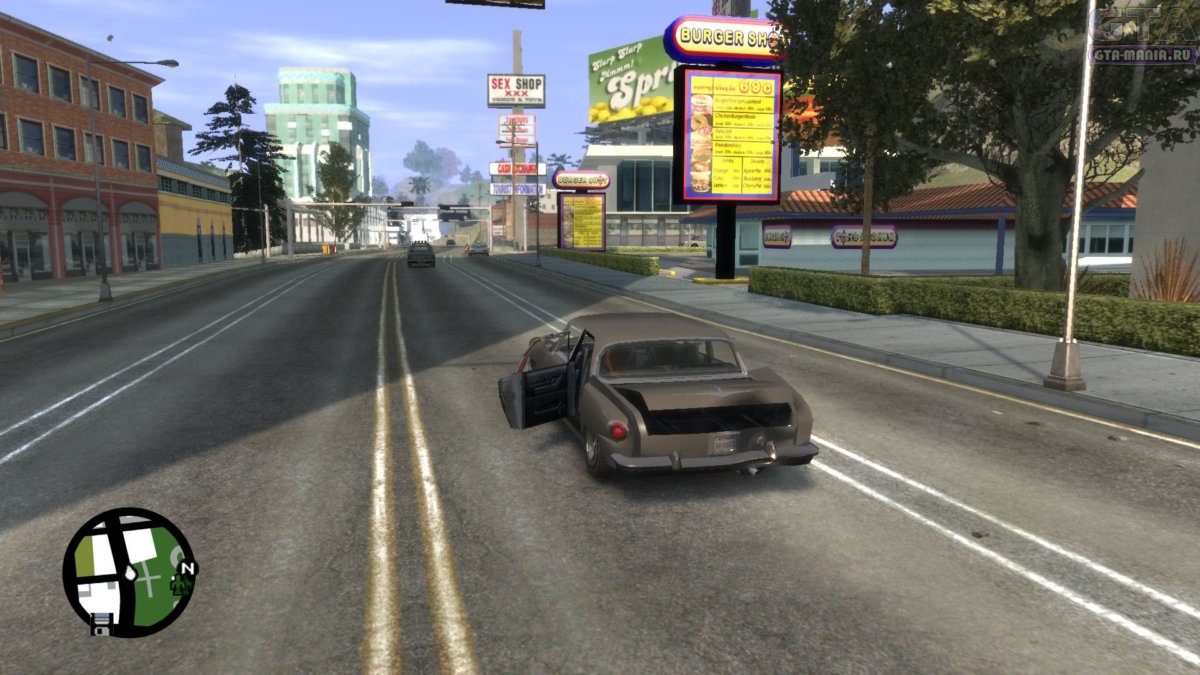Select the floppy disk save marker
Image resolution: width=1200 pixels, height=675 pixels.
(100, 624)
